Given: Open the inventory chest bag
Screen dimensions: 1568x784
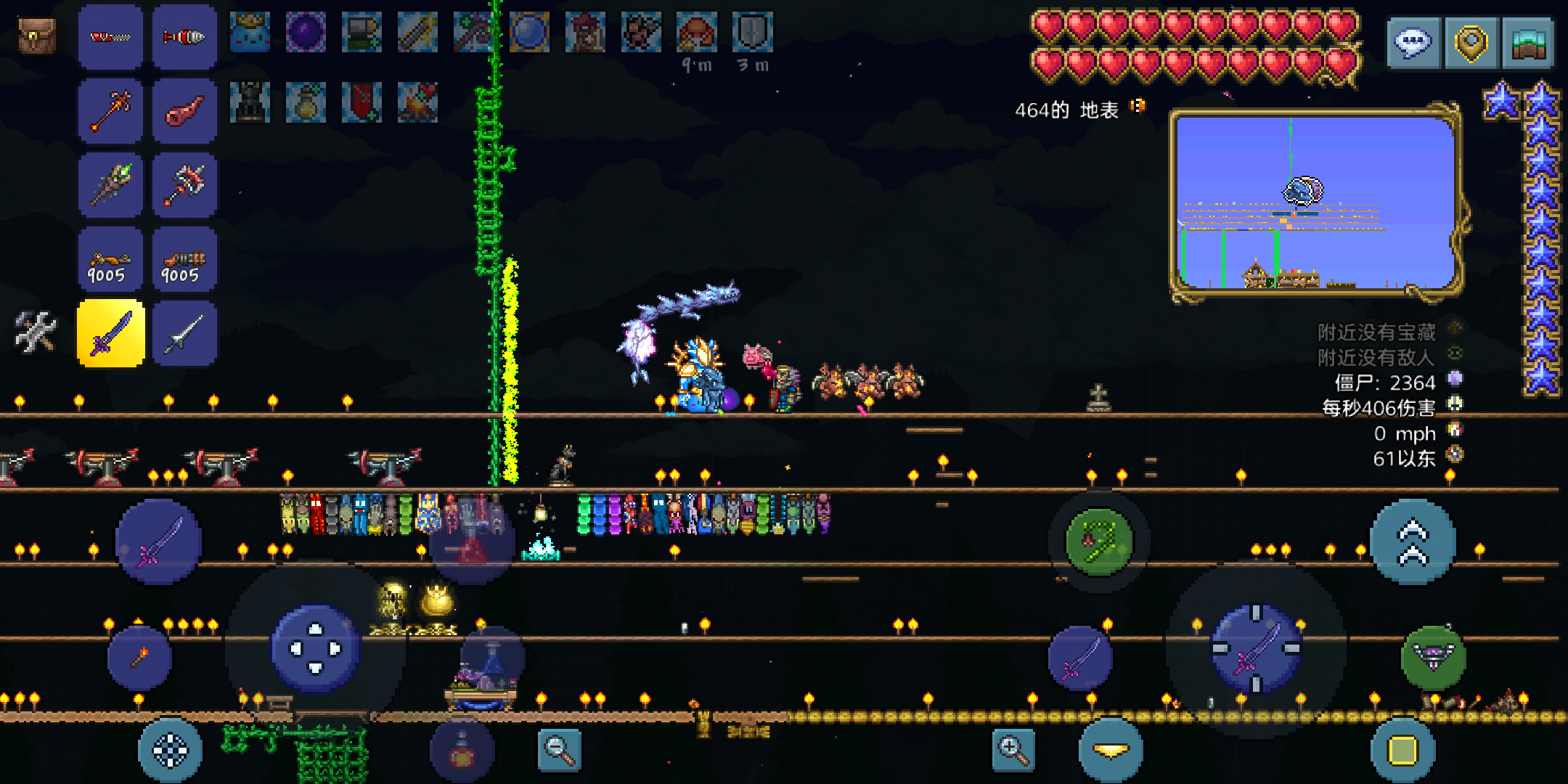Looking at the screenshot, I should point(36,36).
